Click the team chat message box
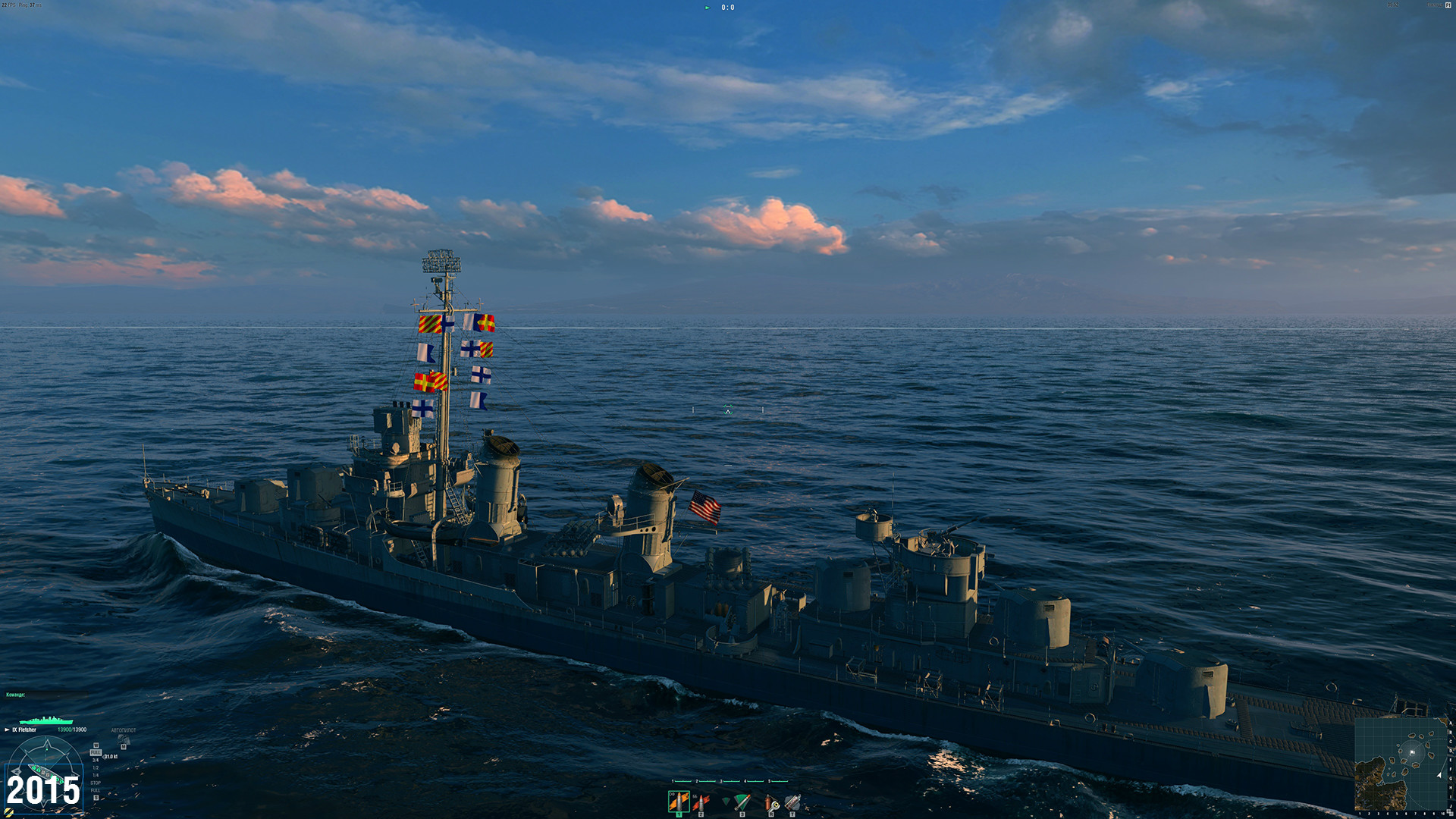This screenshot has width=1456, height=819. tap(45, 695)
